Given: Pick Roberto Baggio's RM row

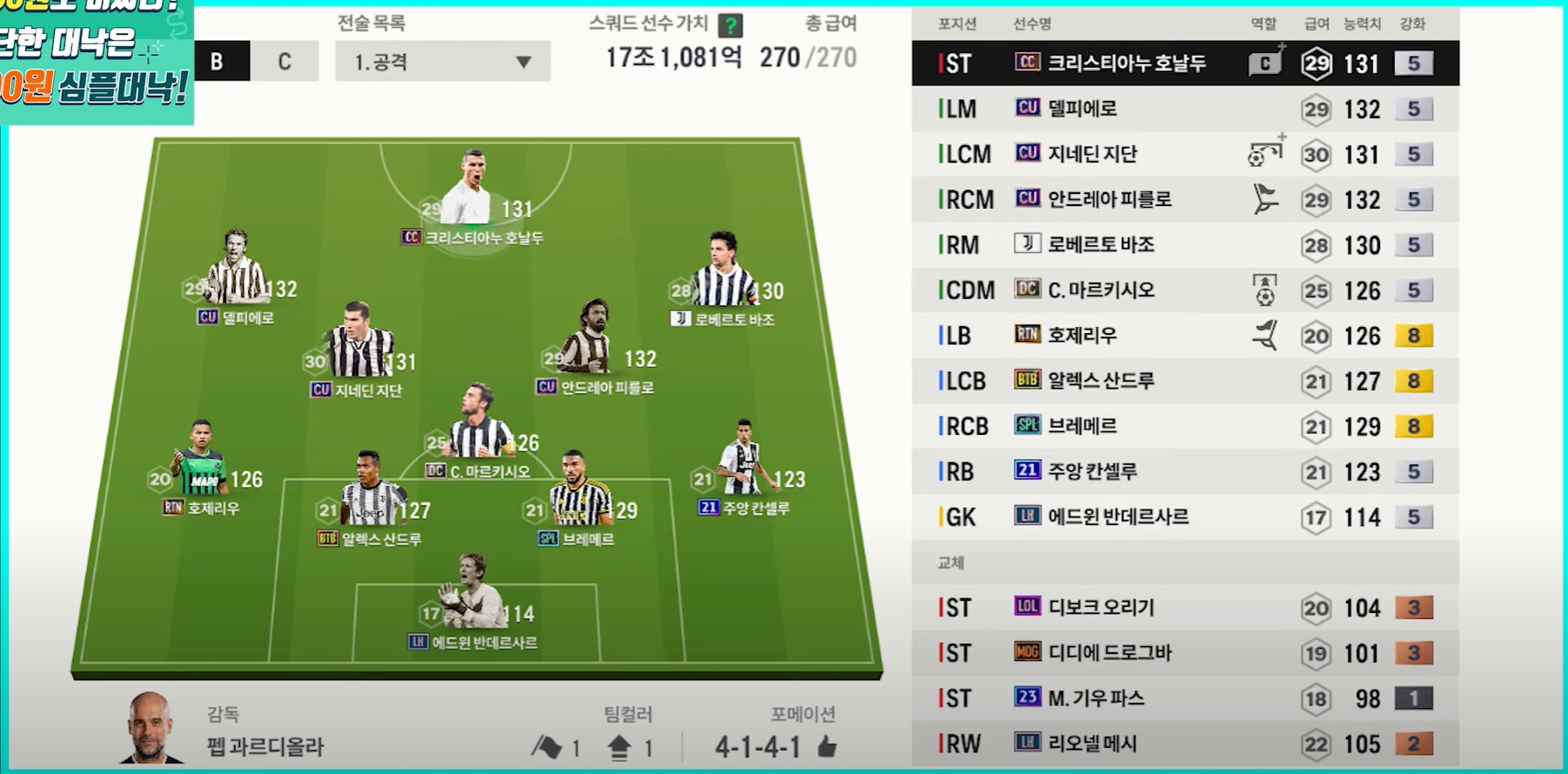Looking at the screenshot, I should click(x=1183, y=244).
